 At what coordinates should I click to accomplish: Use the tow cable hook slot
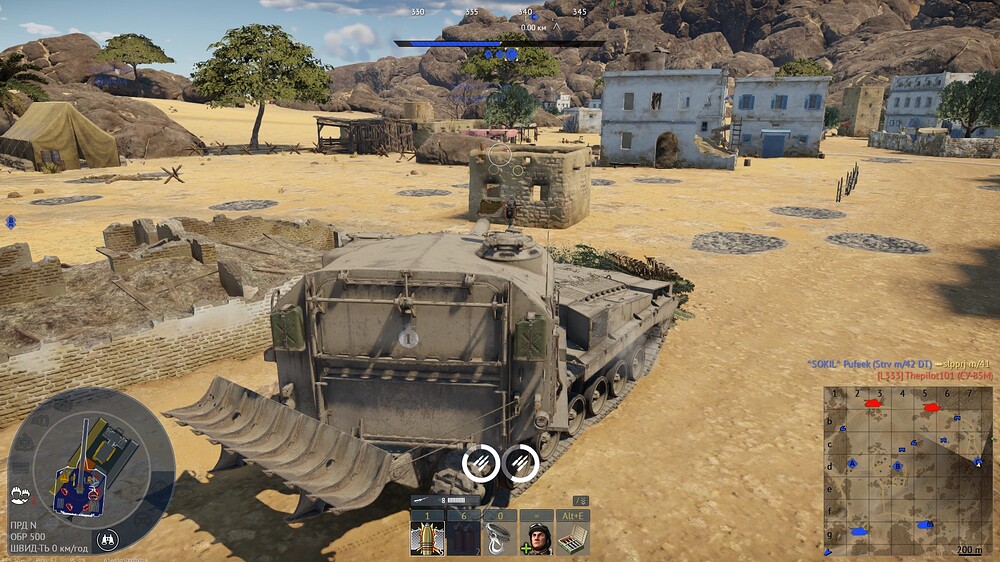(500, 538)
